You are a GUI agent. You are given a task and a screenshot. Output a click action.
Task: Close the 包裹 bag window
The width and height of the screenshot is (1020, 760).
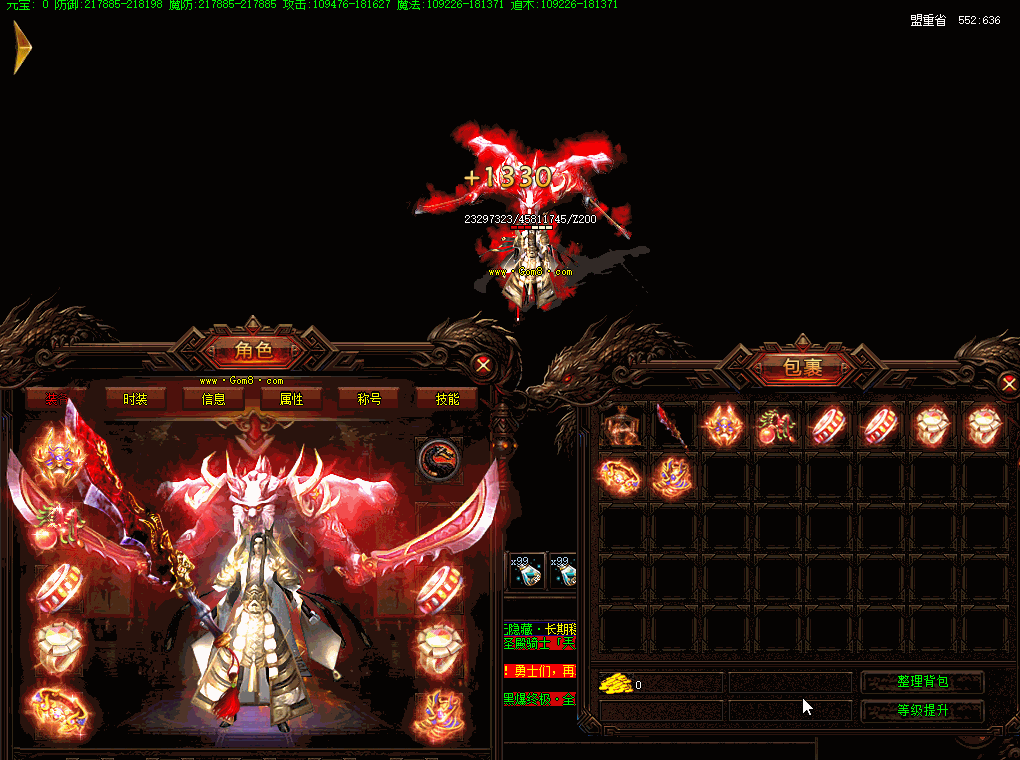pos(1007,383)
